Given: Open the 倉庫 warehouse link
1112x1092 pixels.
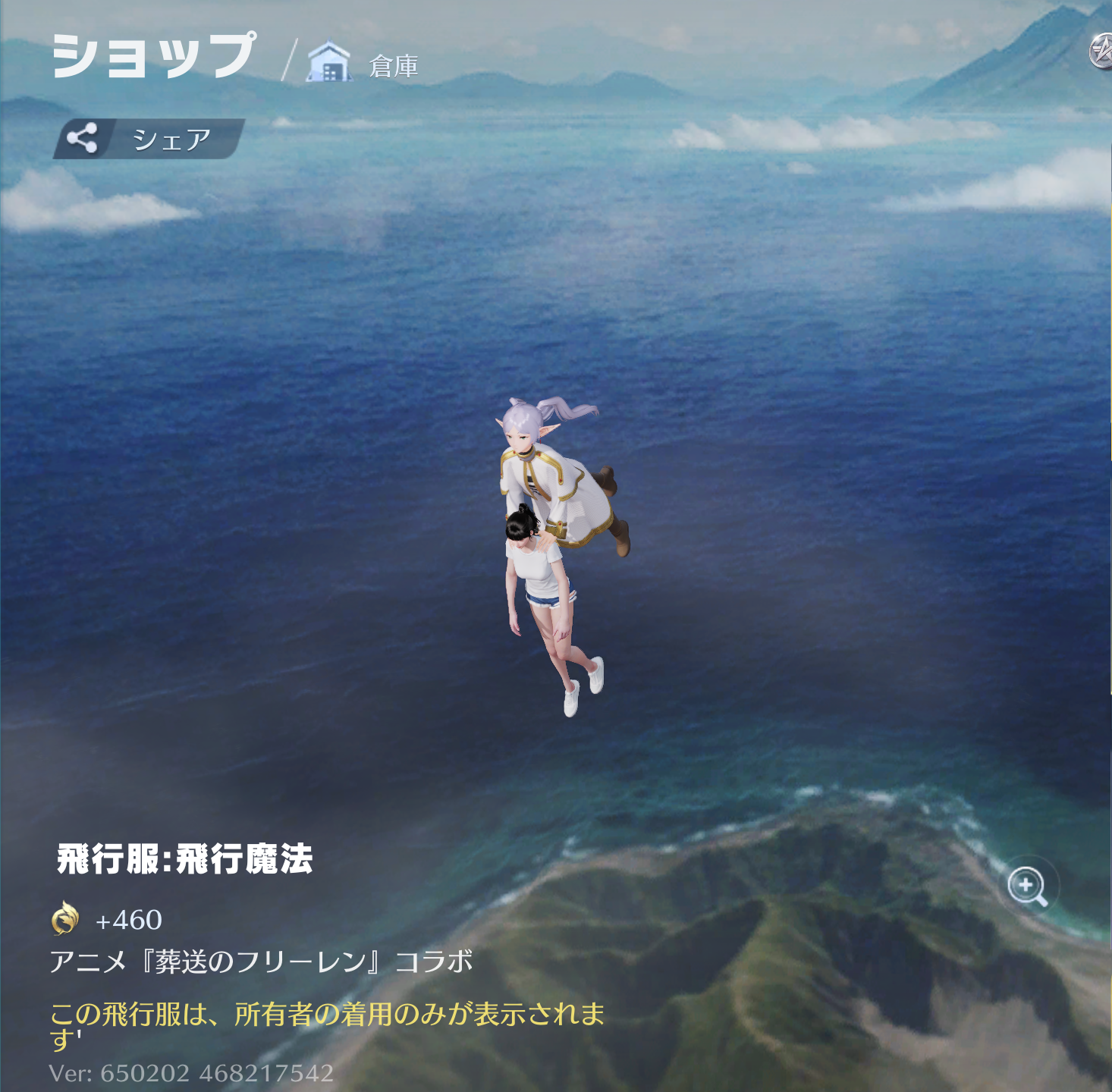Looking at the screenshot, I should pos(394,65).
